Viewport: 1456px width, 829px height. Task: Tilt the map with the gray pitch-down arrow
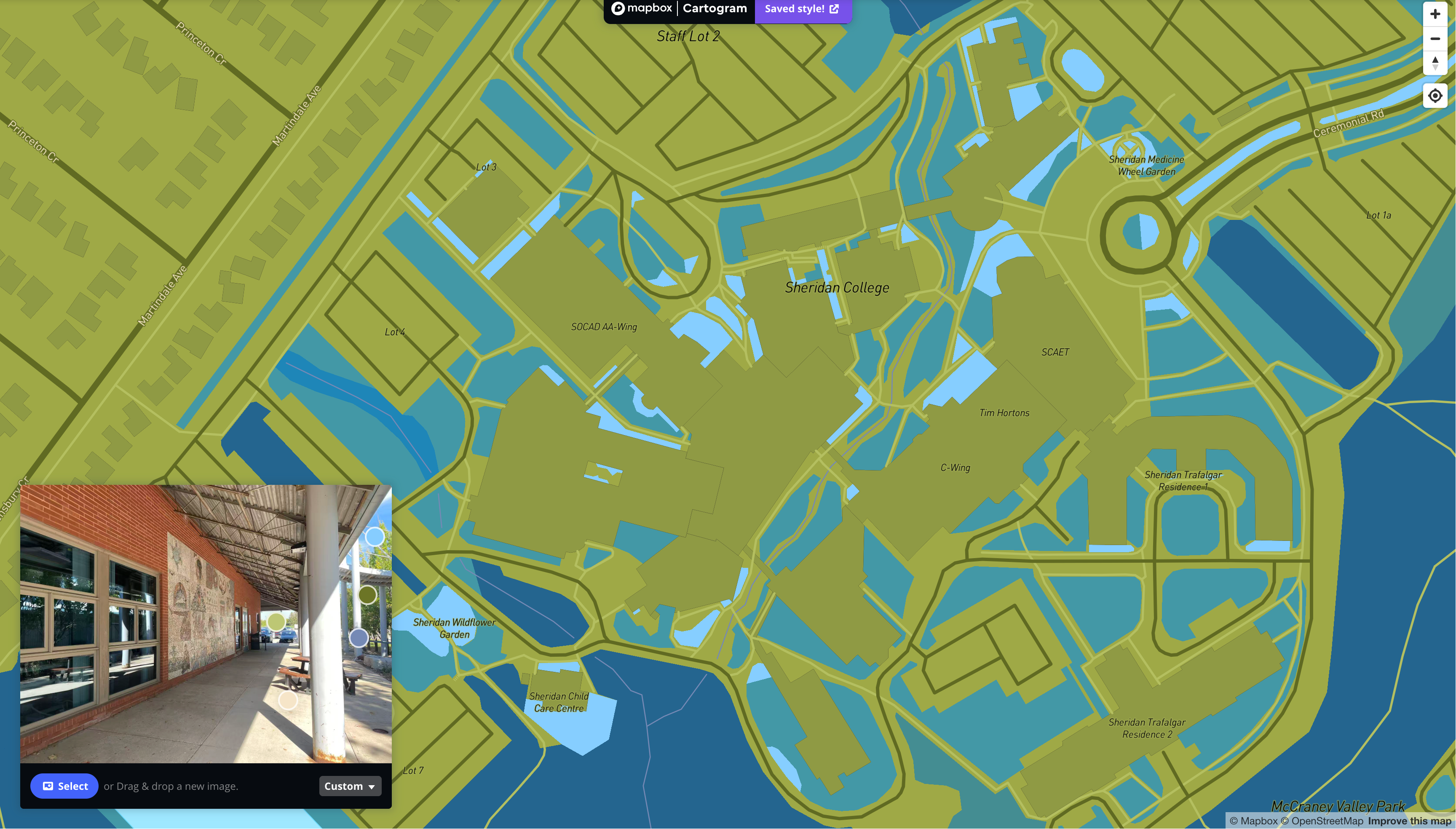click(1435, 67)
